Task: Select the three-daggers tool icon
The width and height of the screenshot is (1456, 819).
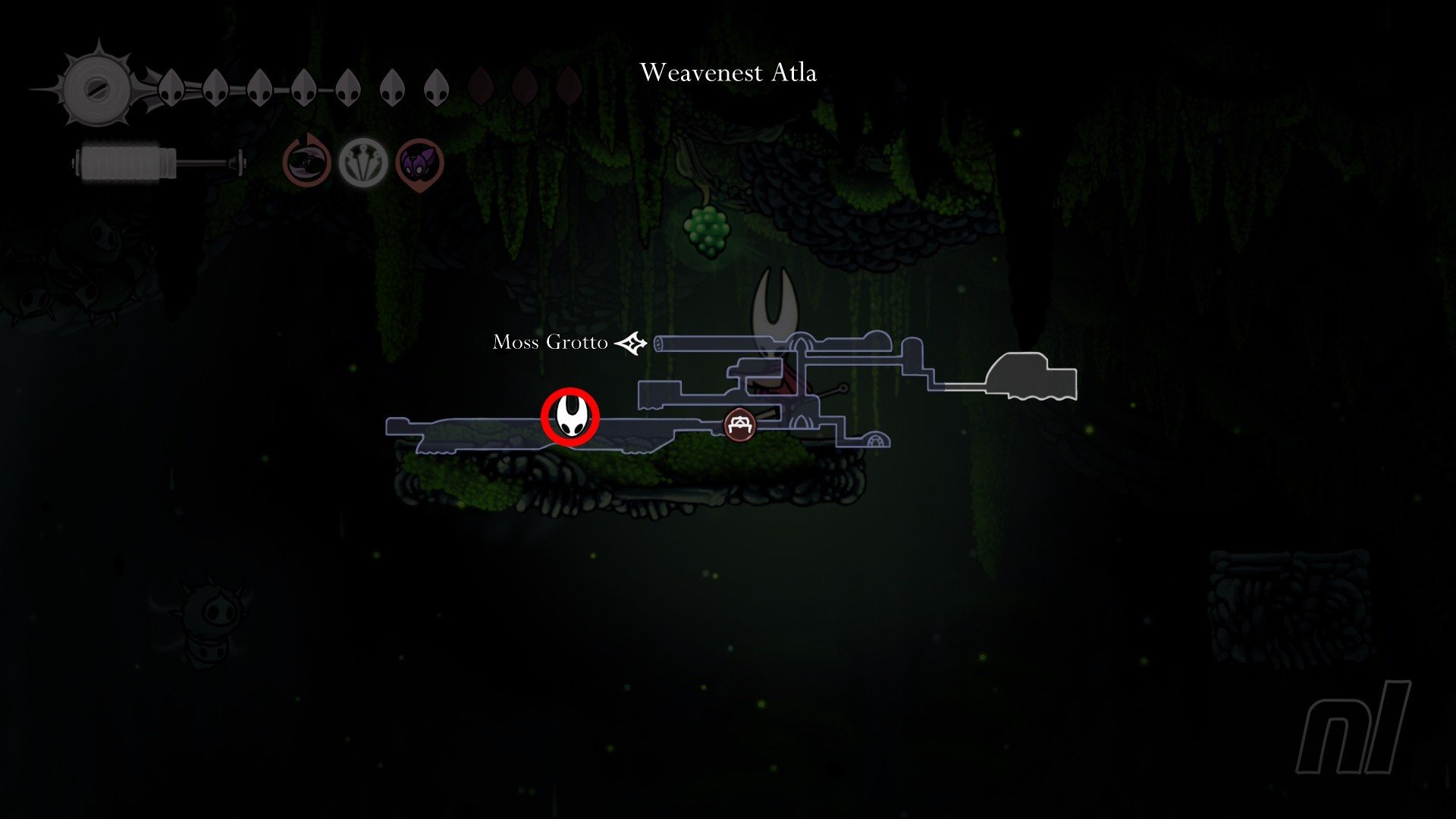Action: click(363, 162)
